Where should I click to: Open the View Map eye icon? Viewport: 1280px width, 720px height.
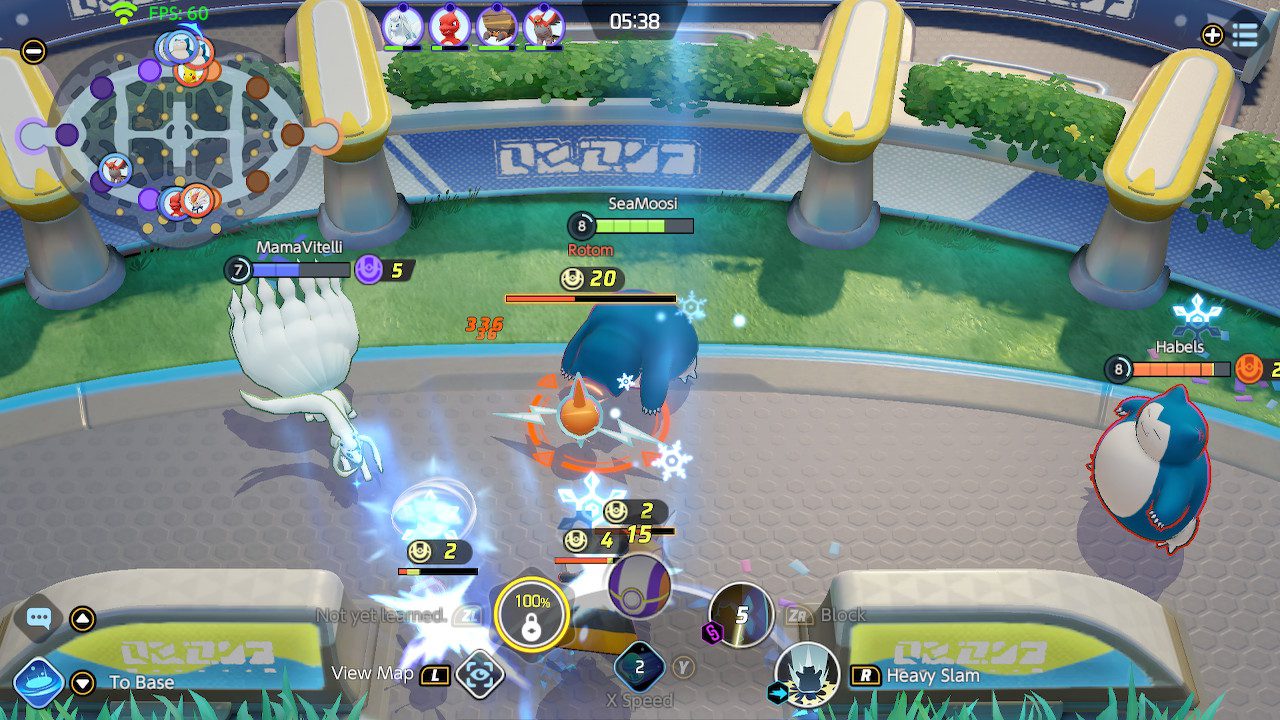tap(479, 674)
